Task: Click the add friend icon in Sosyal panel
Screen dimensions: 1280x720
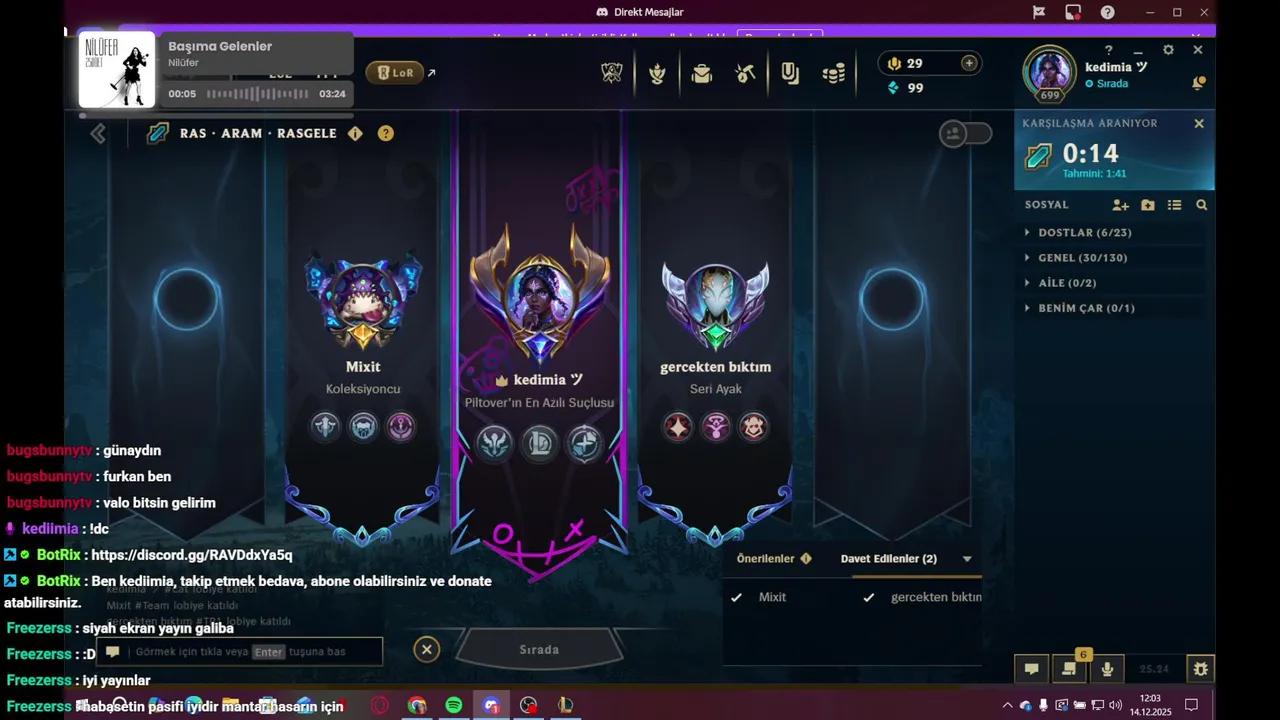Action: [x=1120, y=204]
